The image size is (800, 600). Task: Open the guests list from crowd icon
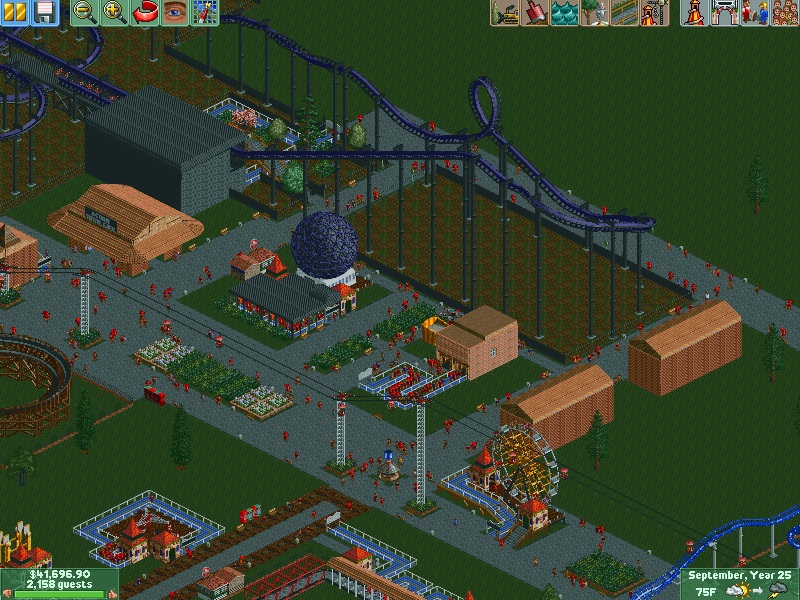pyautogui.click(x=782, y=13)
